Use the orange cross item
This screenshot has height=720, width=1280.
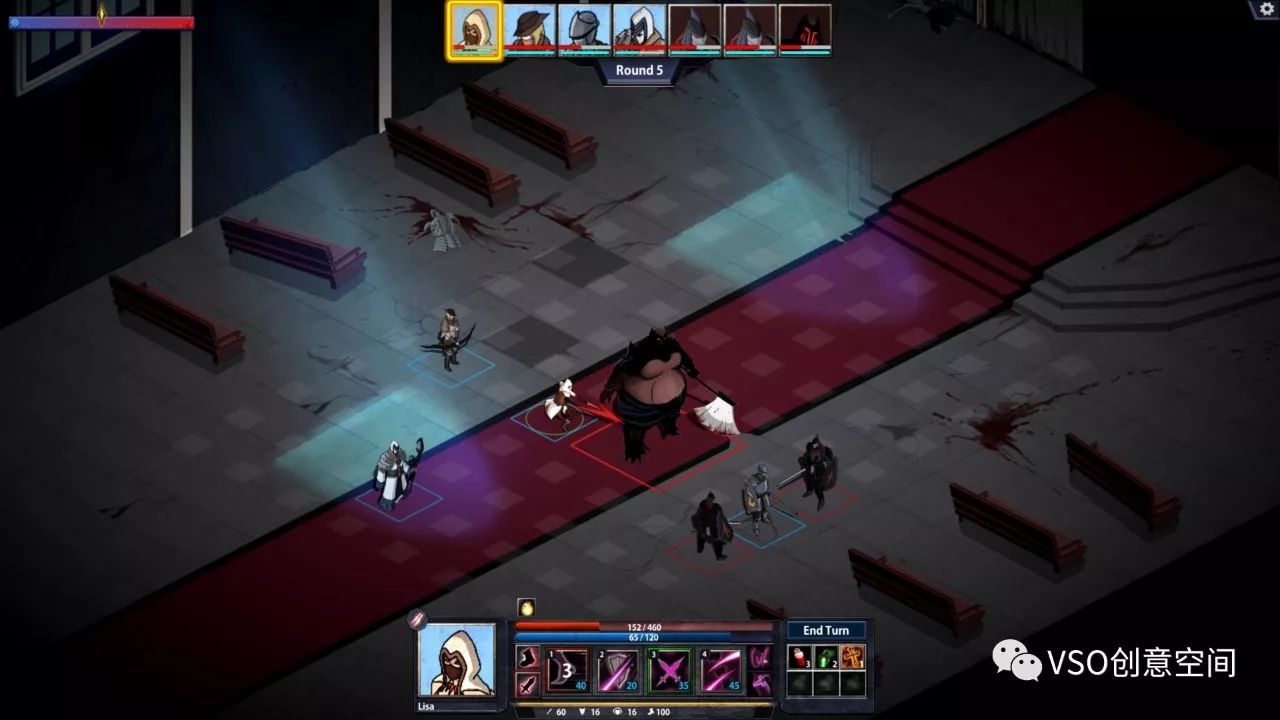[853, 658]
